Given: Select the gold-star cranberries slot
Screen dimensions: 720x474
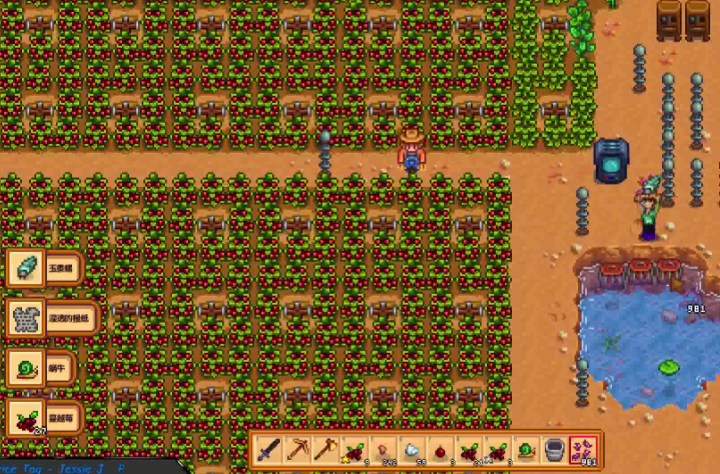Looking at the screenshot, I should (353, 449).
